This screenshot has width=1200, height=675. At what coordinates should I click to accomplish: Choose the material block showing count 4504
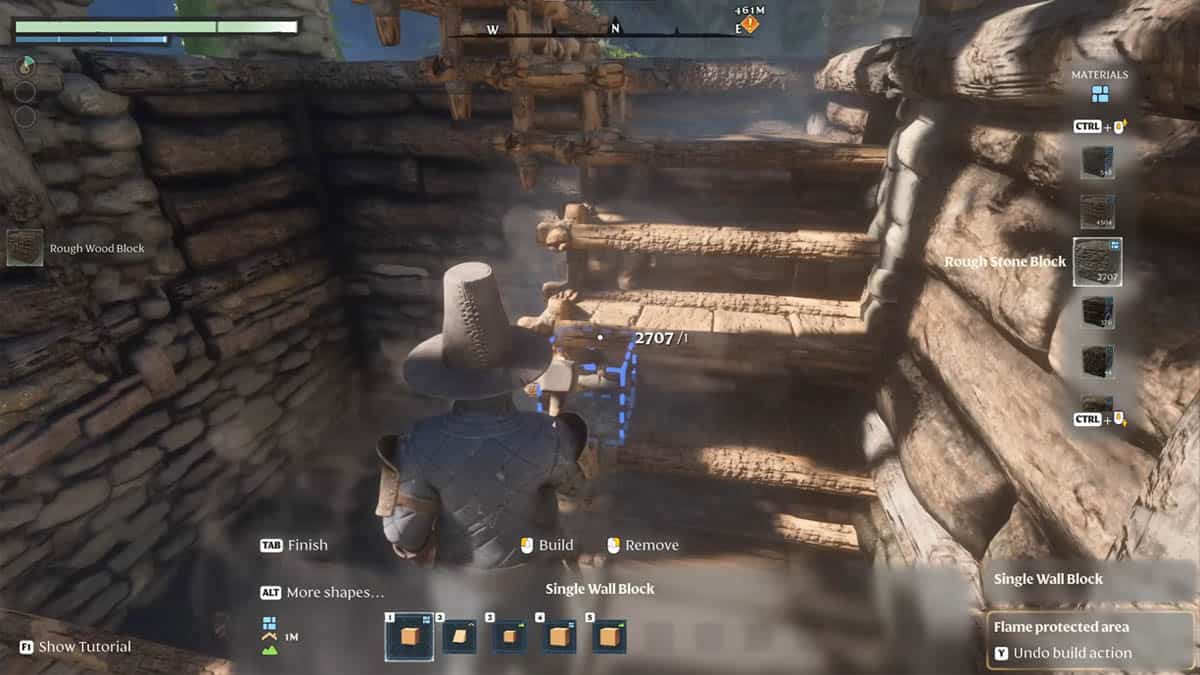tap(1097, 211)
